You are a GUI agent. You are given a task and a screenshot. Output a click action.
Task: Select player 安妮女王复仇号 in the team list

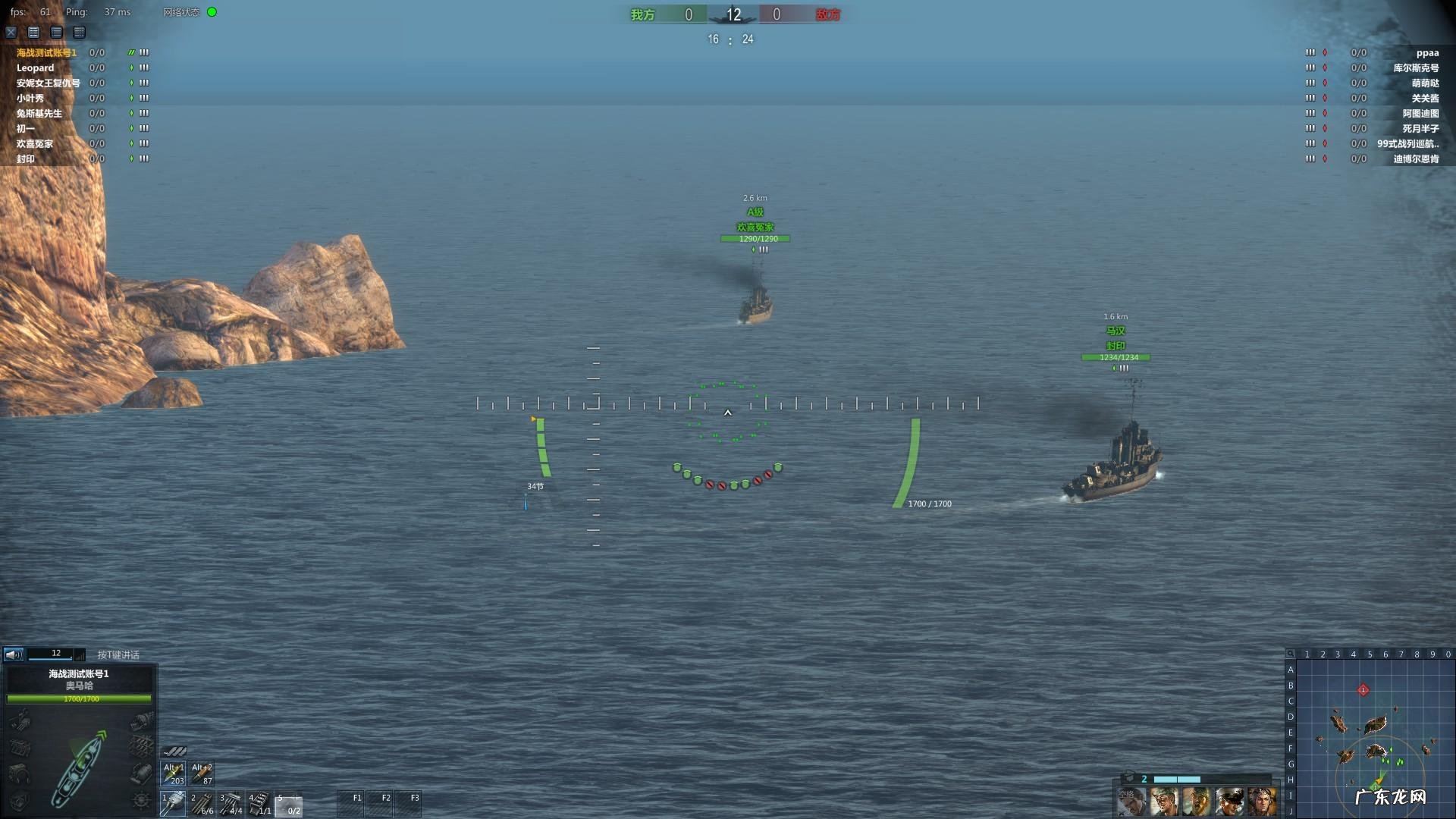[48, 83]
